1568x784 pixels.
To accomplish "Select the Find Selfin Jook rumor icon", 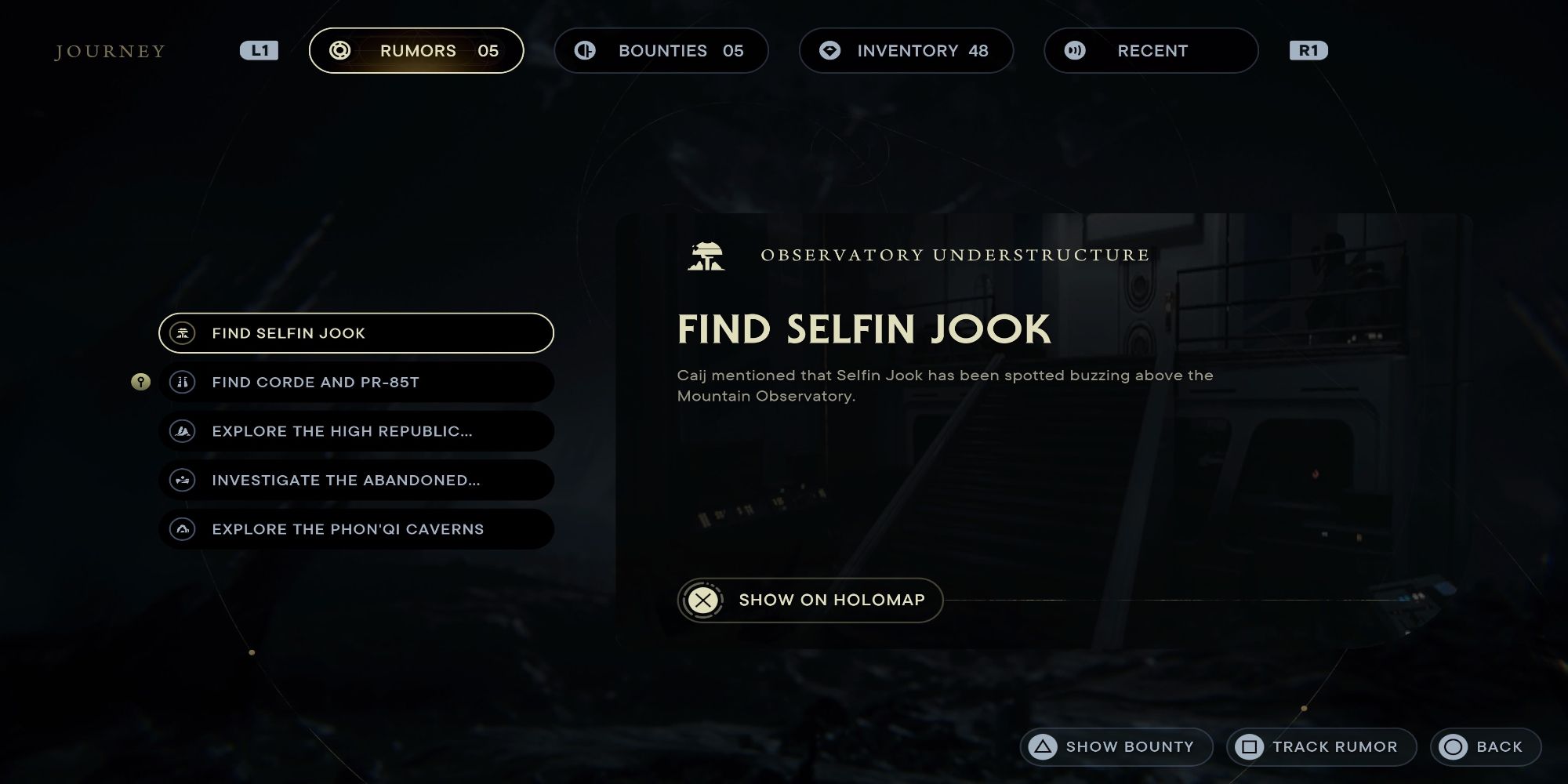I will click(x=183, y=333).
